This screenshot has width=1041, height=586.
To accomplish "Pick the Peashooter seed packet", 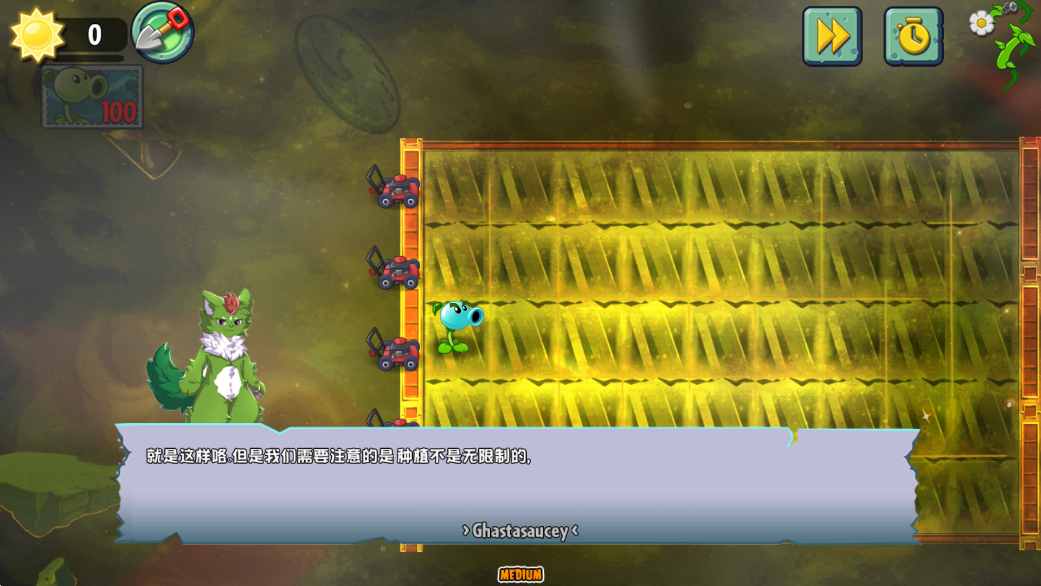I will tap(92, 97).
